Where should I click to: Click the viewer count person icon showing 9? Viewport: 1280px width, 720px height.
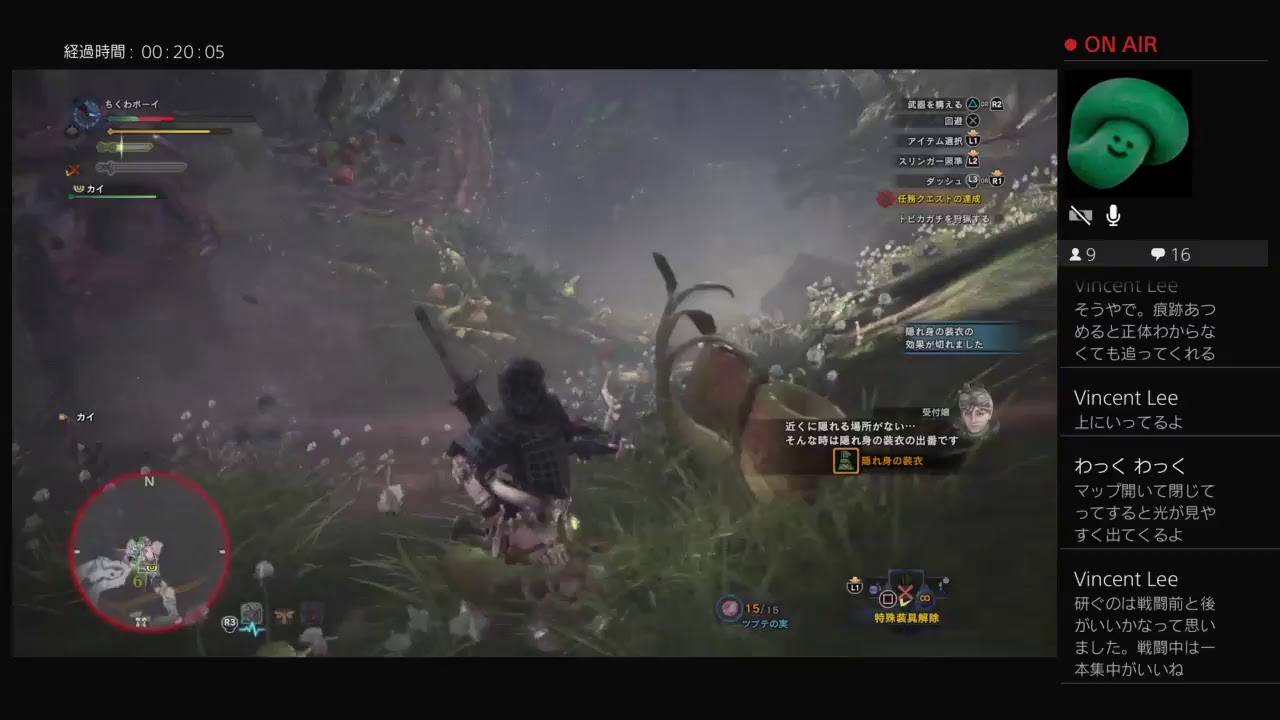[1078, 254]
